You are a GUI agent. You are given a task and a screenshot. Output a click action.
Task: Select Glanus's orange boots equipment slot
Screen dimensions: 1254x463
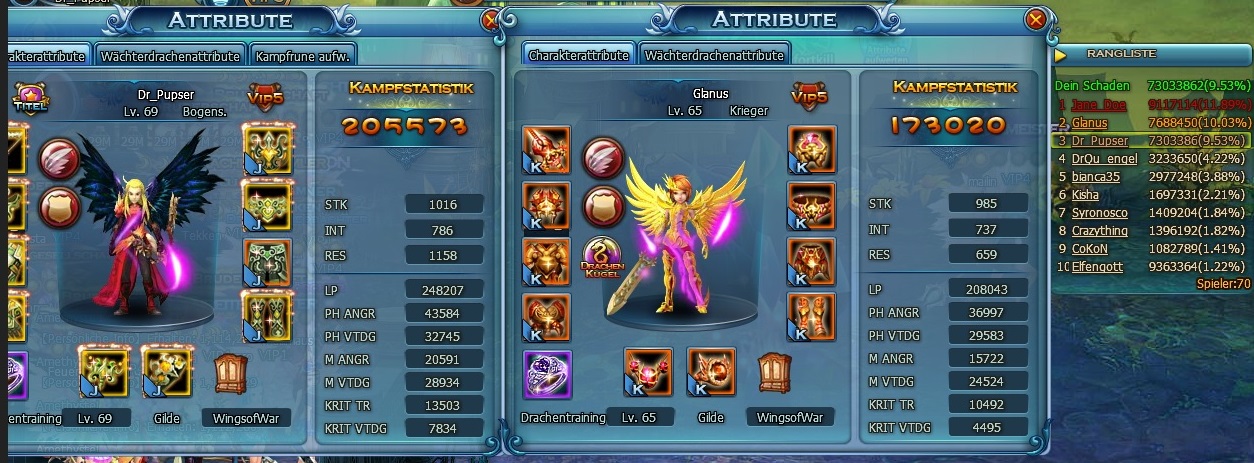click(812, 316)
